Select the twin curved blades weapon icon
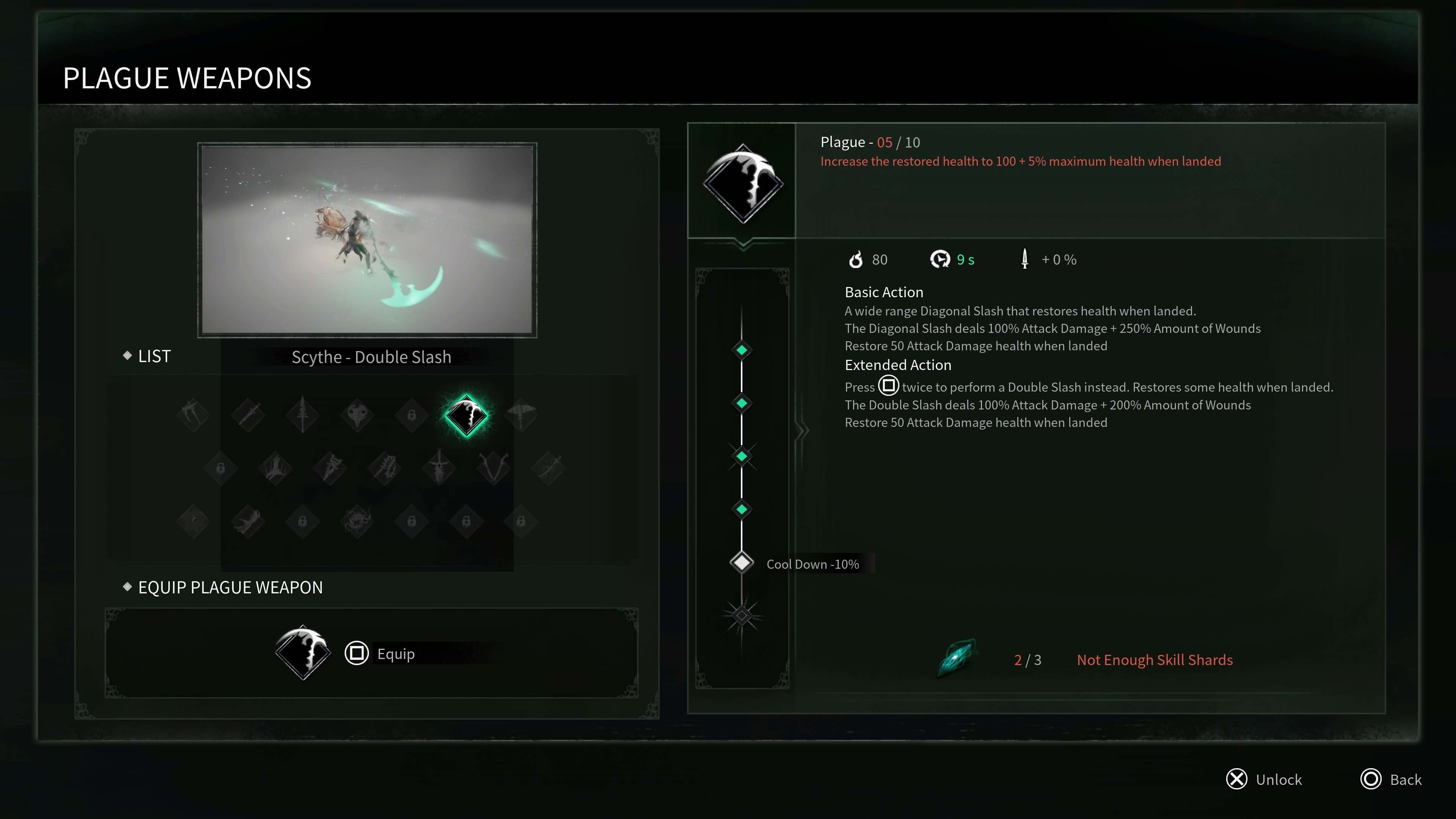The image size is (1456, 819). point(493,468)
